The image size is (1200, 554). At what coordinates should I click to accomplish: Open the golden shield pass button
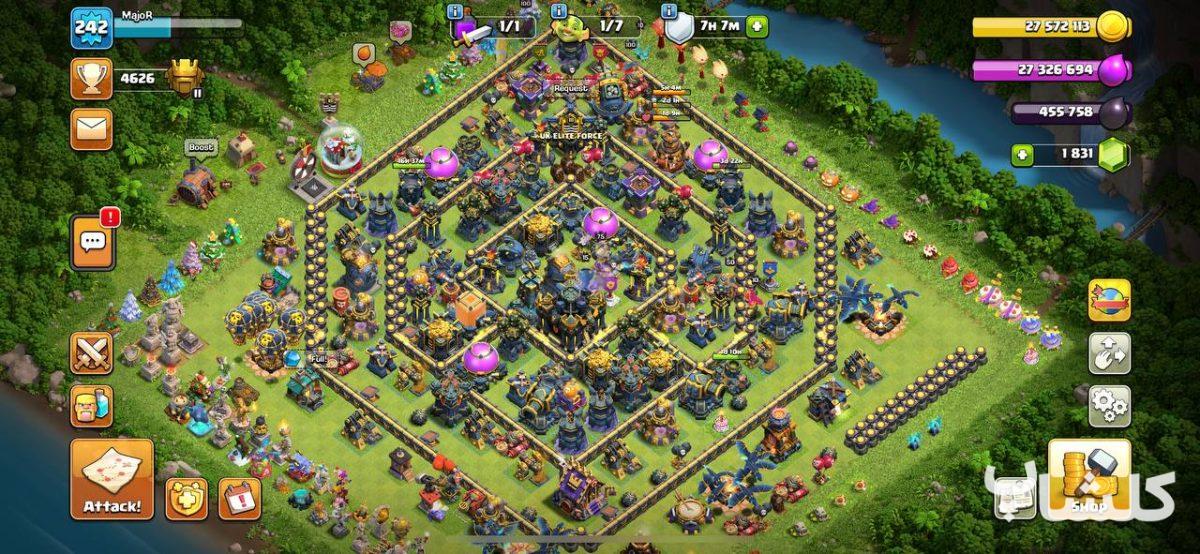click(186, 498)
